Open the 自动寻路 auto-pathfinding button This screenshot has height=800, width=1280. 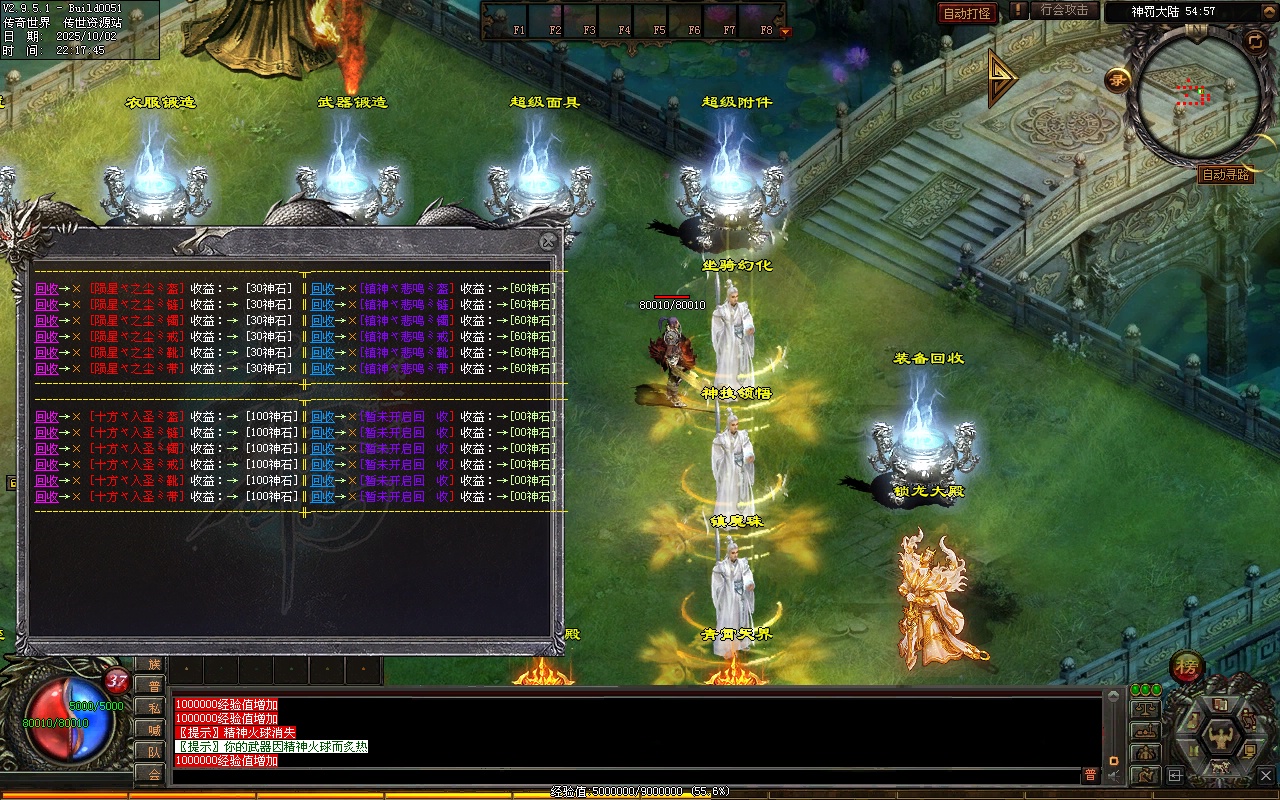click(x=1225, y=175)
